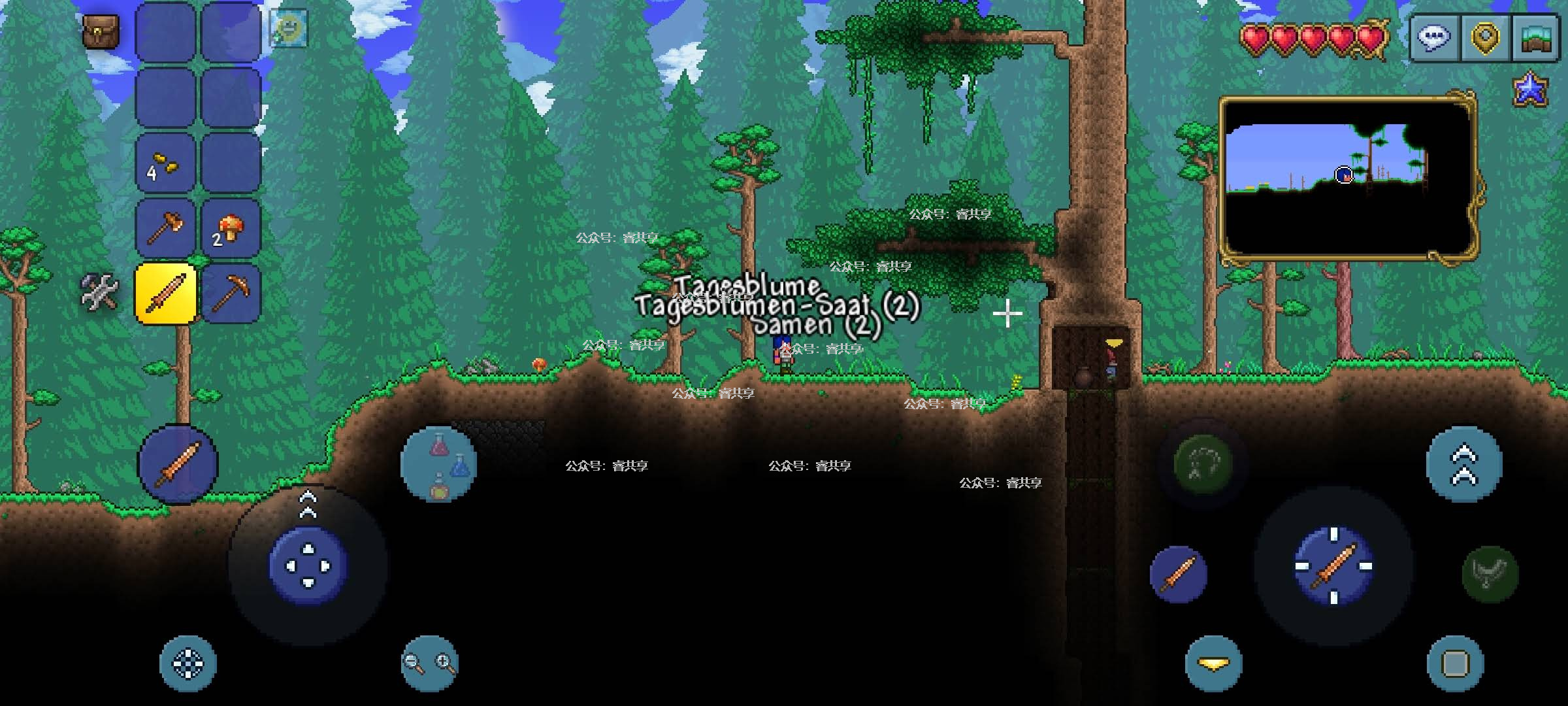Choose the orange mushroom slot
Viewport: 1568px width, 706px height.
(x=231, y=228)
